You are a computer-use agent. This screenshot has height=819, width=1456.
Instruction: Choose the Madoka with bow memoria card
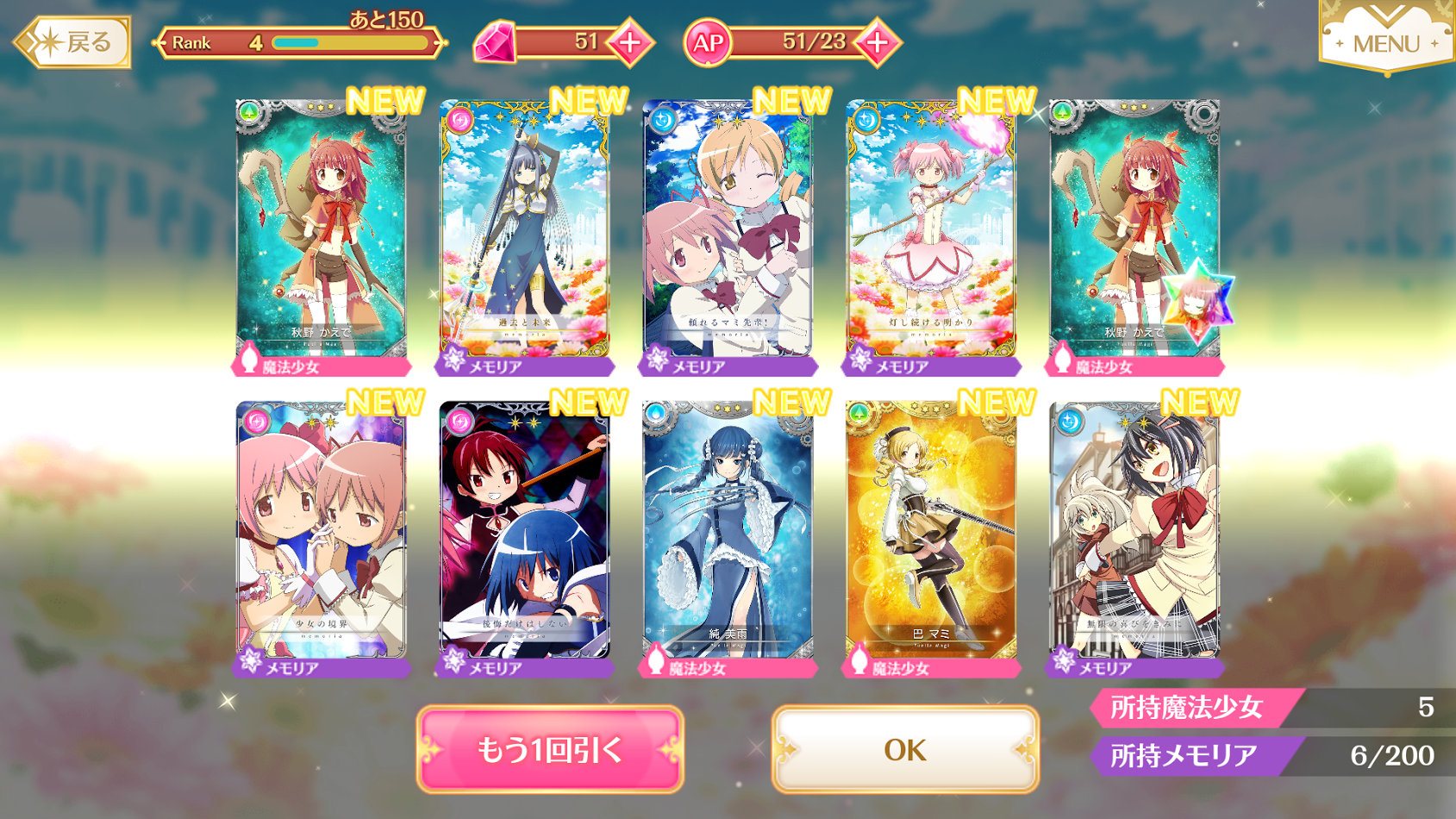click(x=932, y=233)
